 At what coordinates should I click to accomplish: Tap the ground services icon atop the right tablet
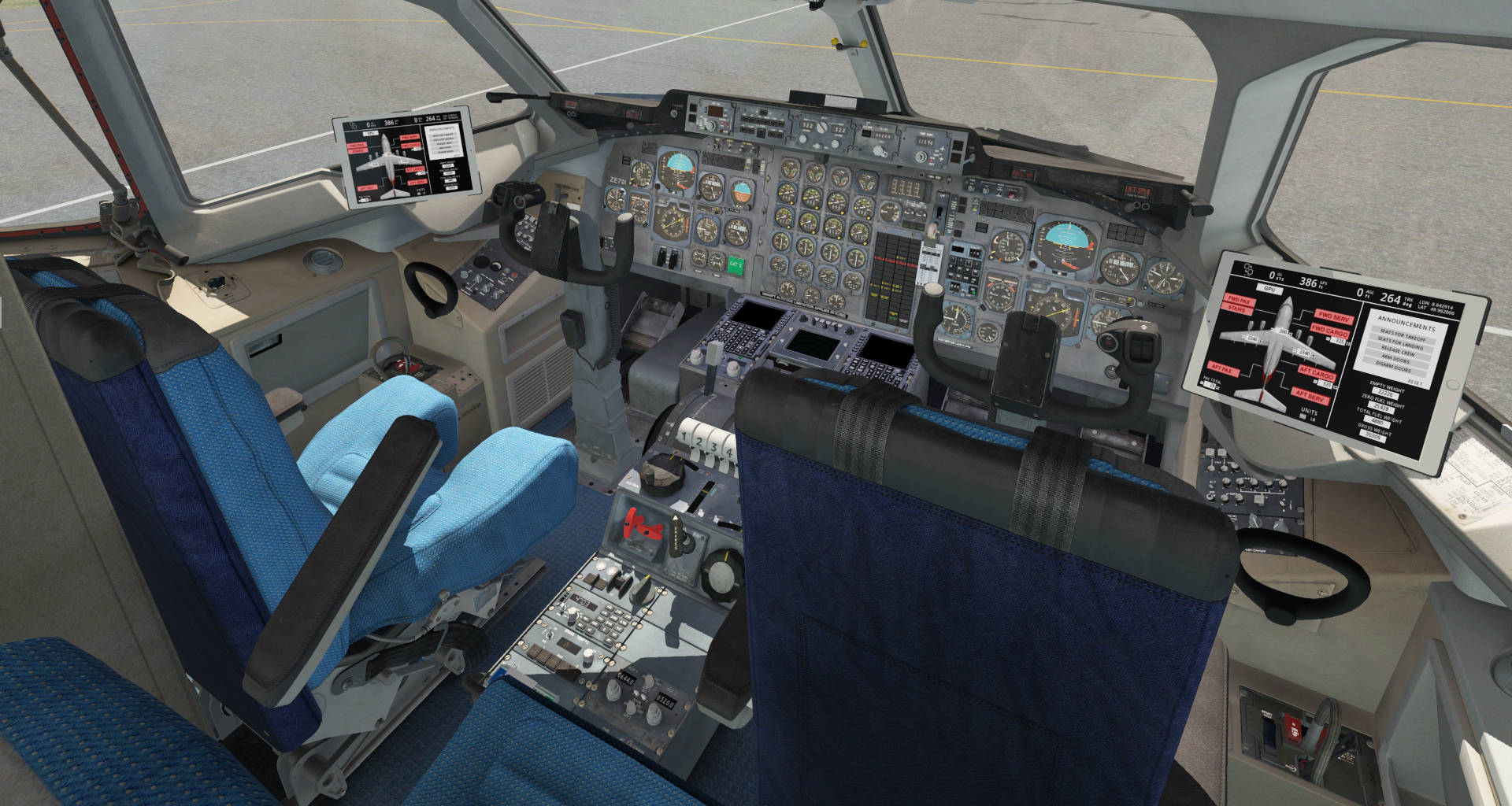tap(1249, 271)
